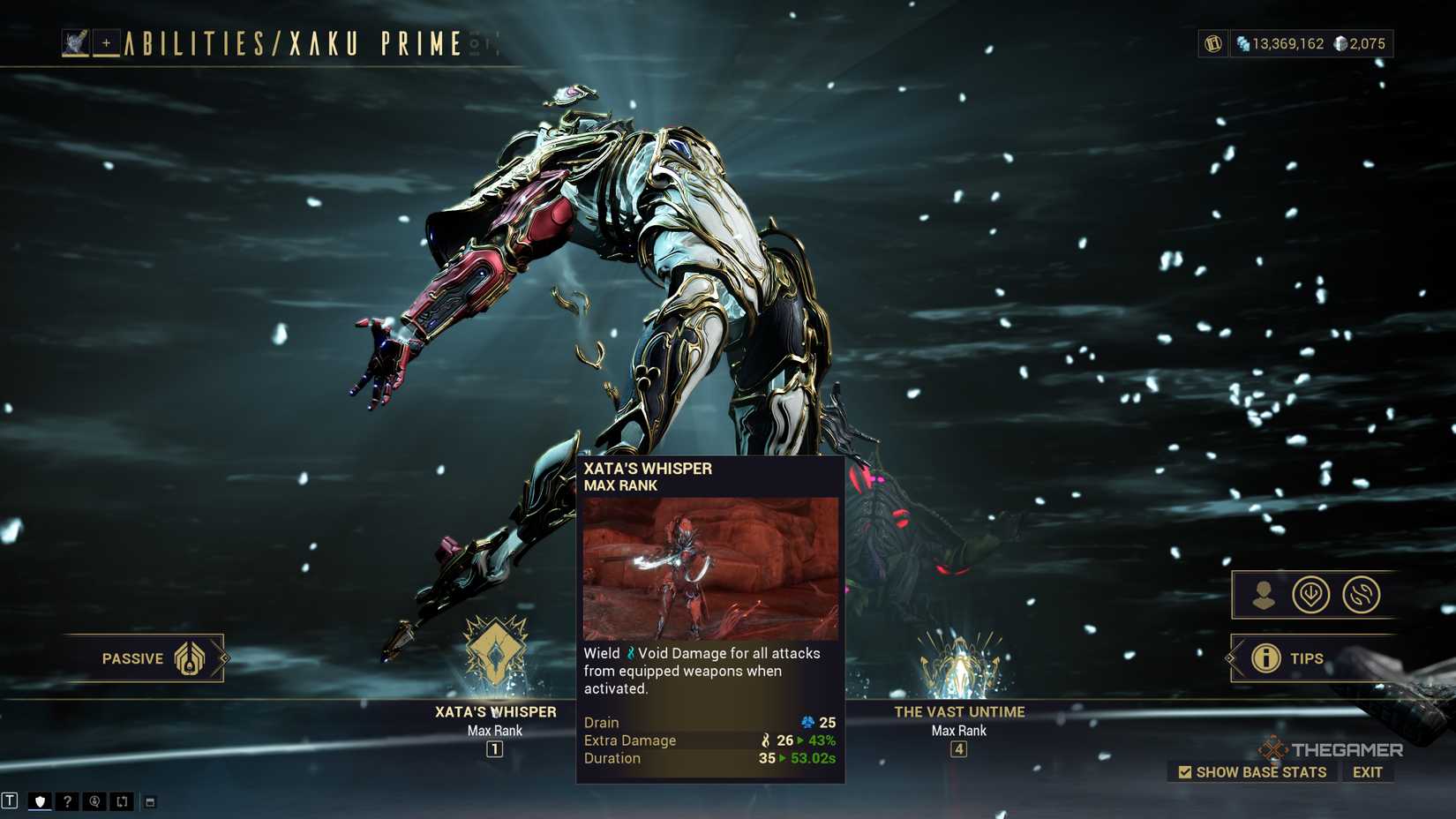Open the help question-mark icon in the bottom bar
The width and height of the screenshot is (1456, 819).
click(x=67, y=800)
